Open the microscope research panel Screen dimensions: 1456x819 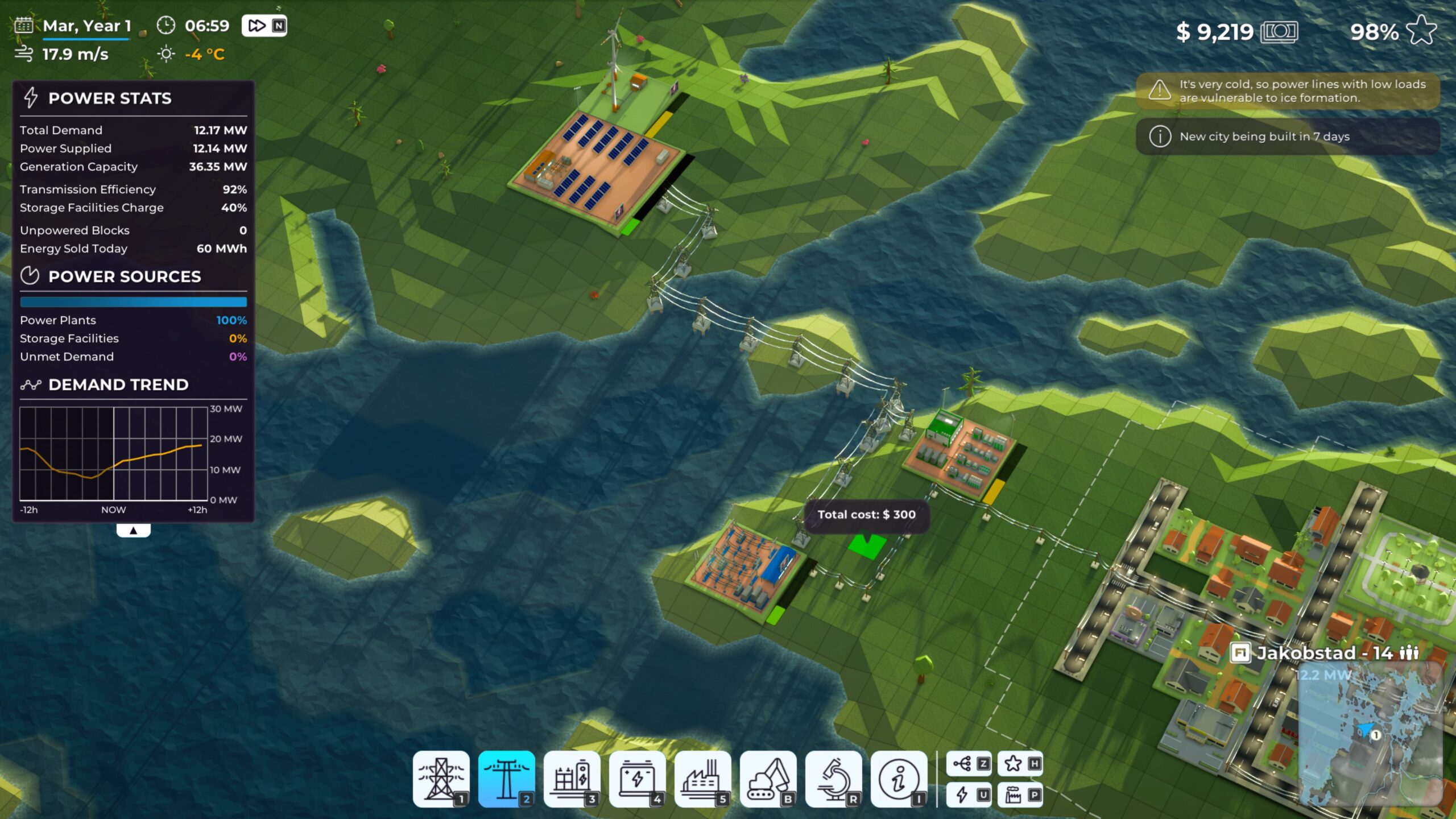[833, 778]
